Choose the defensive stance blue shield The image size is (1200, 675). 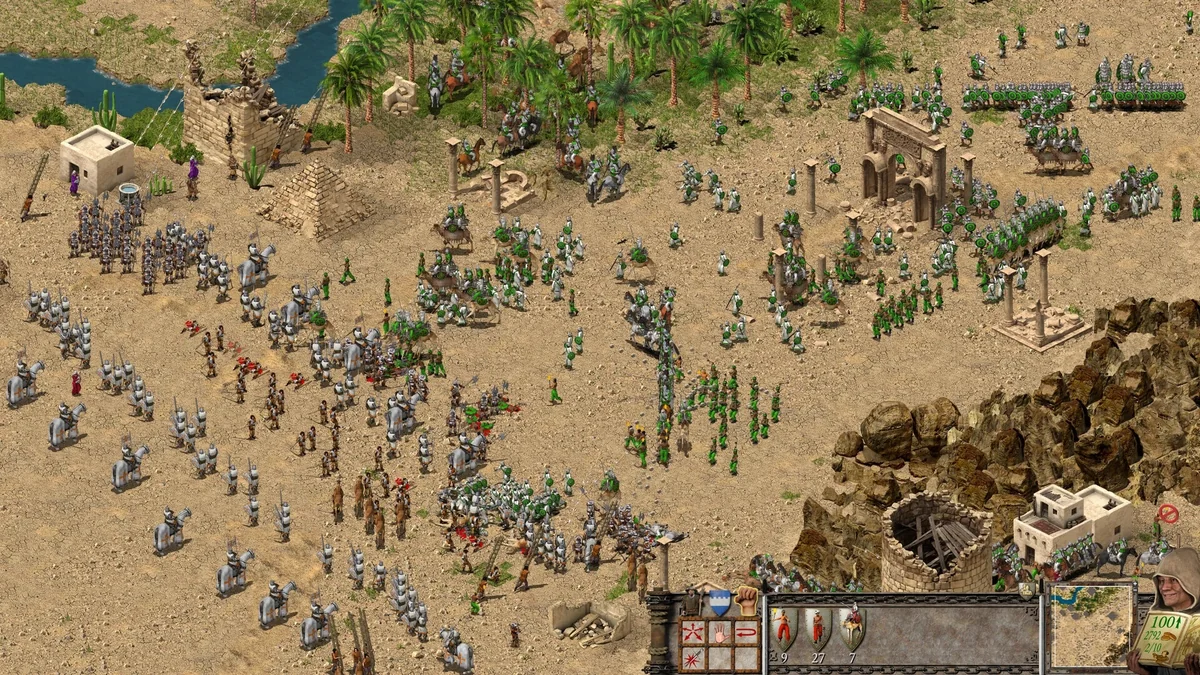tap(719, 603)
